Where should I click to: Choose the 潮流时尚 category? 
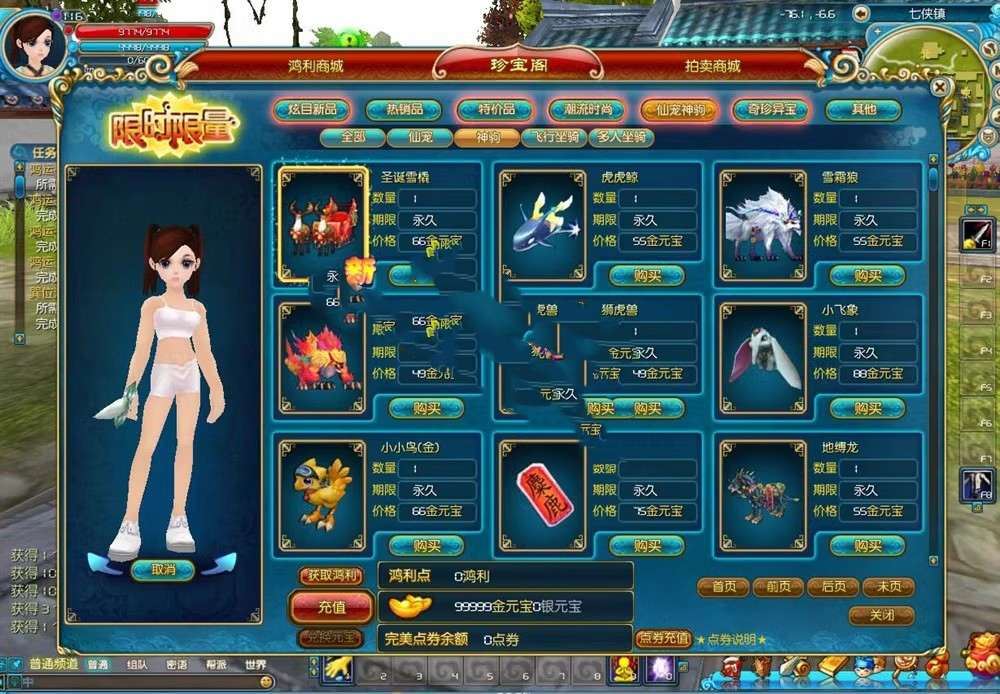tap(586, 110)
